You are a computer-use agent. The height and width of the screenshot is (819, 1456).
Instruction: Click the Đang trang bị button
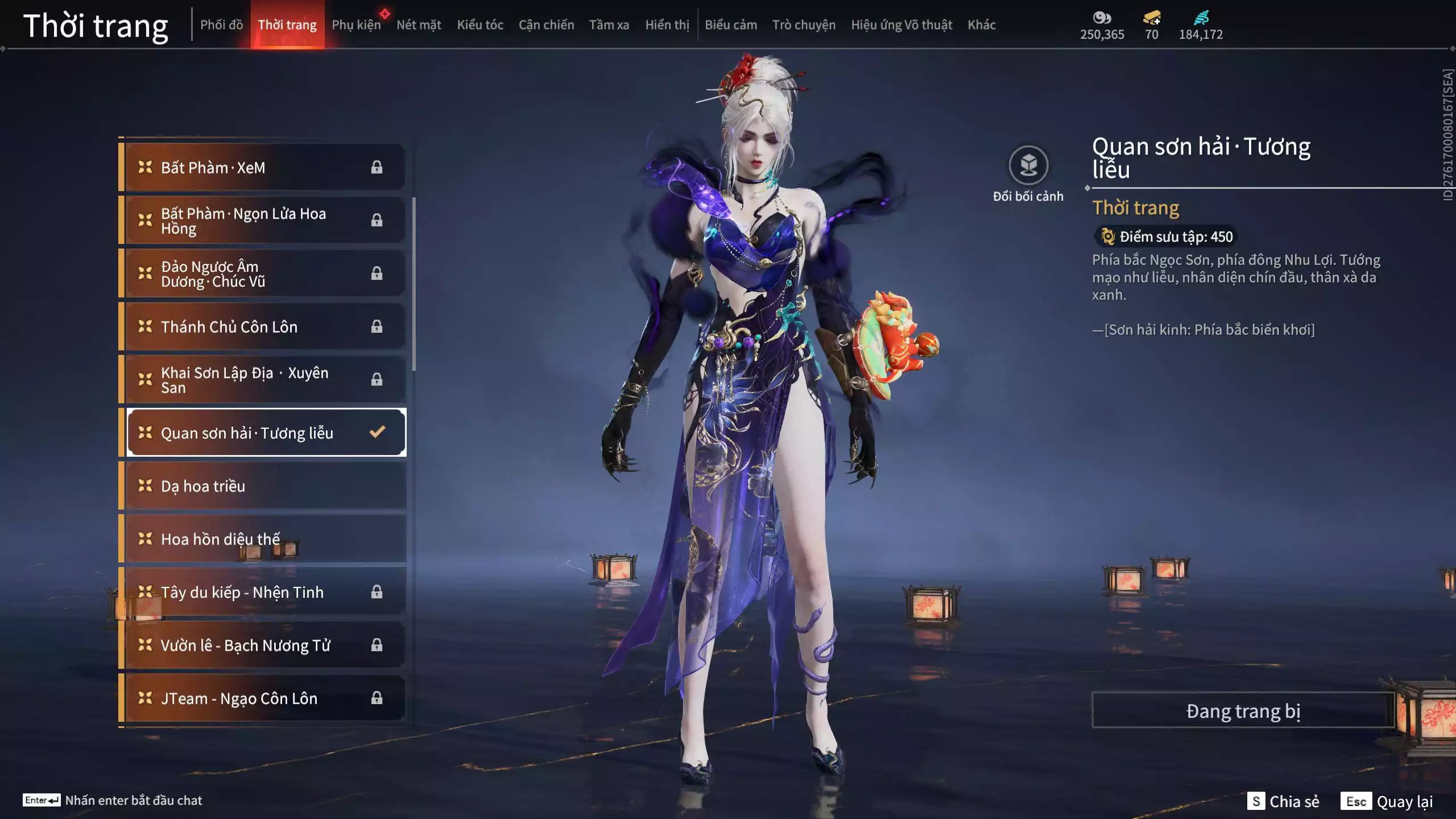click(1243, 711)
